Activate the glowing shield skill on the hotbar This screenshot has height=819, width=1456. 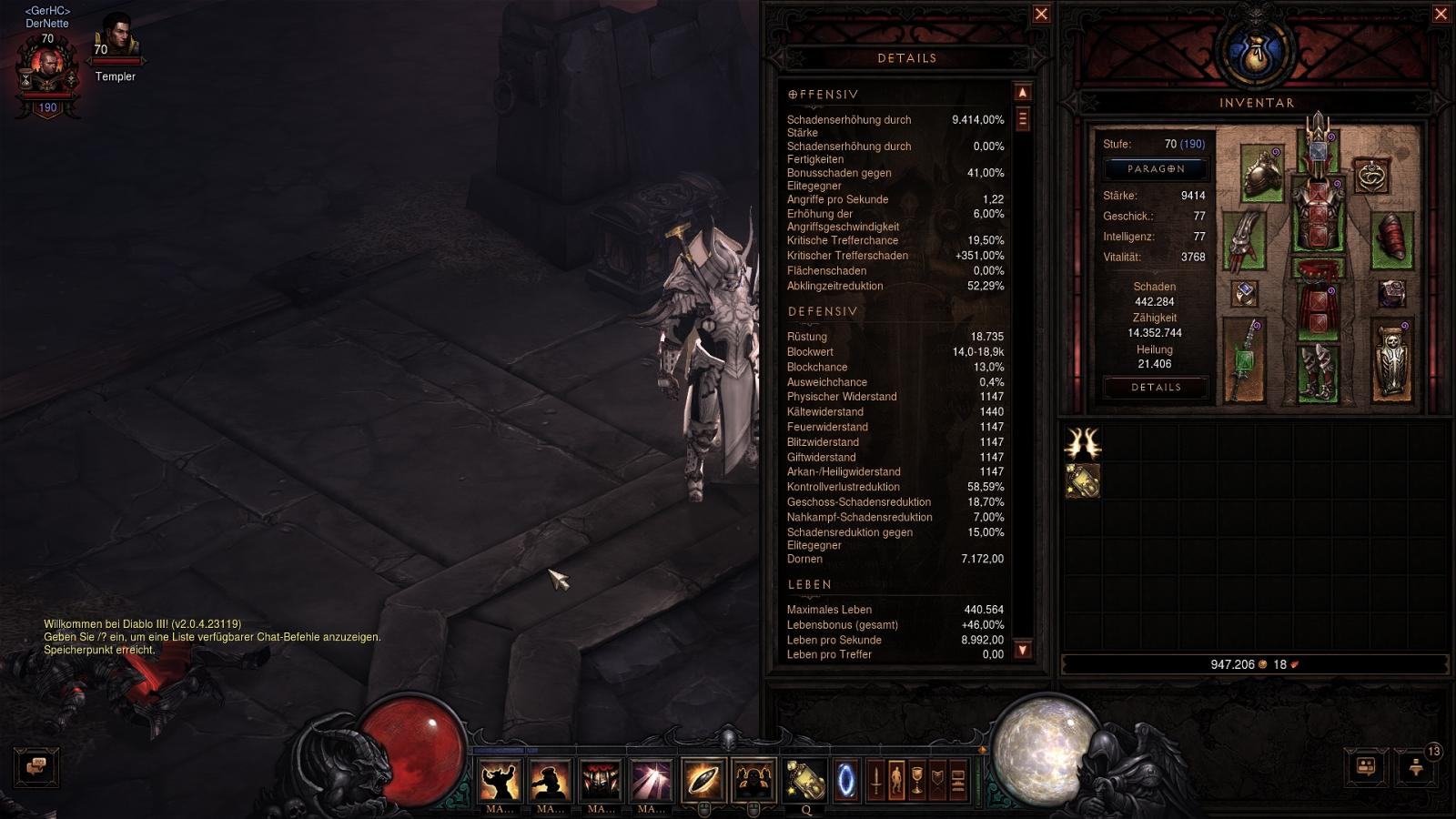point(703,781)
